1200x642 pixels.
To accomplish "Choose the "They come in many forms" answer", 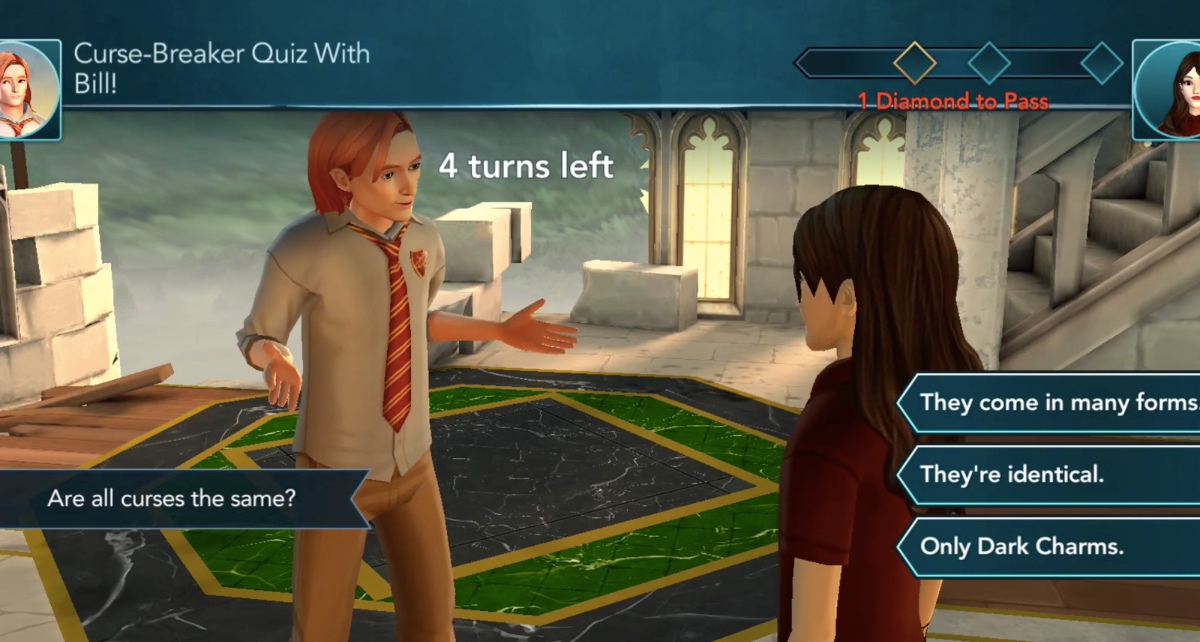I will [x=1055, y=402].
